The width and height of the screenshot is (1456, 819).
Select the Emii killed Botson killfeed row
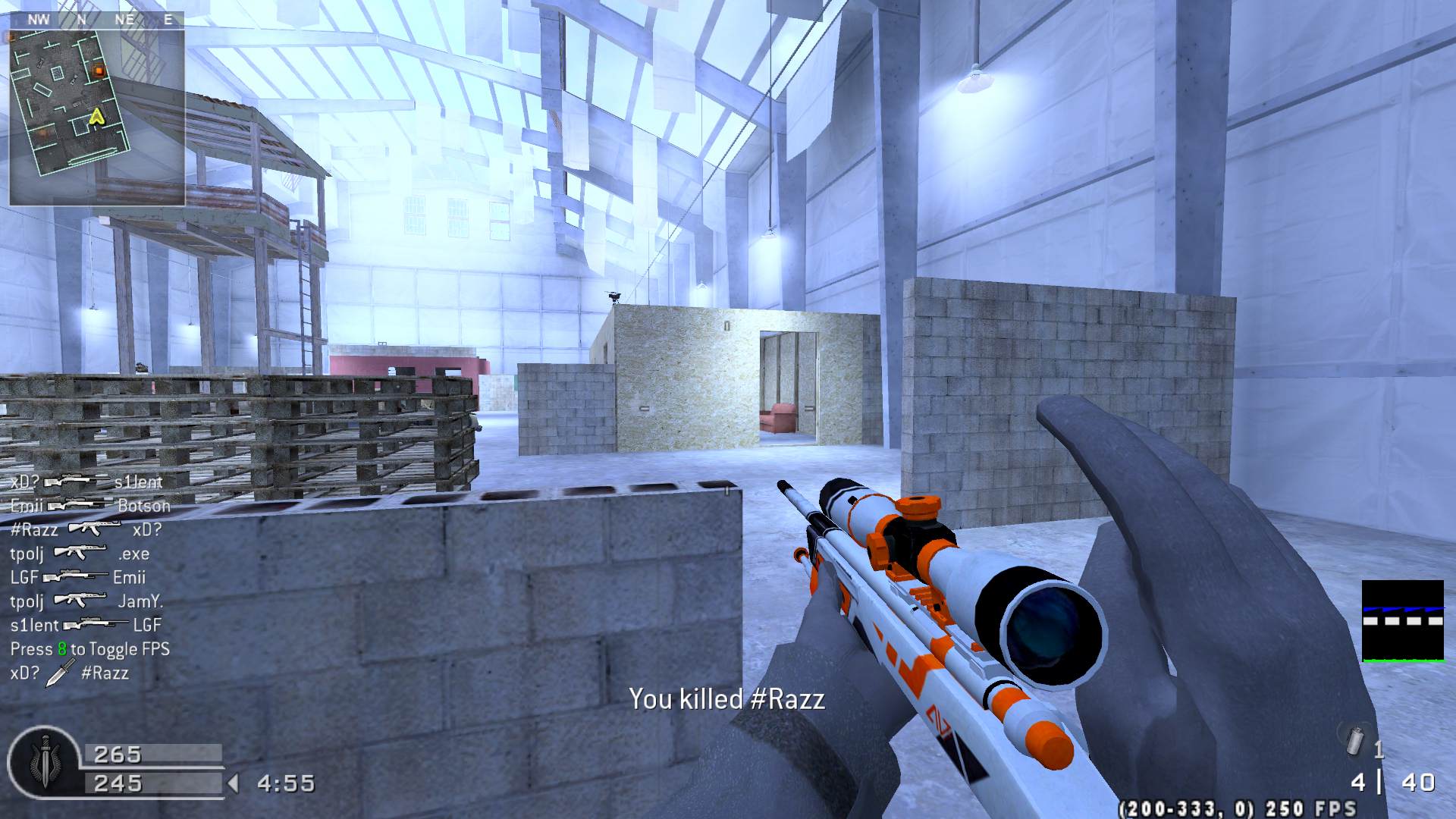89,506
